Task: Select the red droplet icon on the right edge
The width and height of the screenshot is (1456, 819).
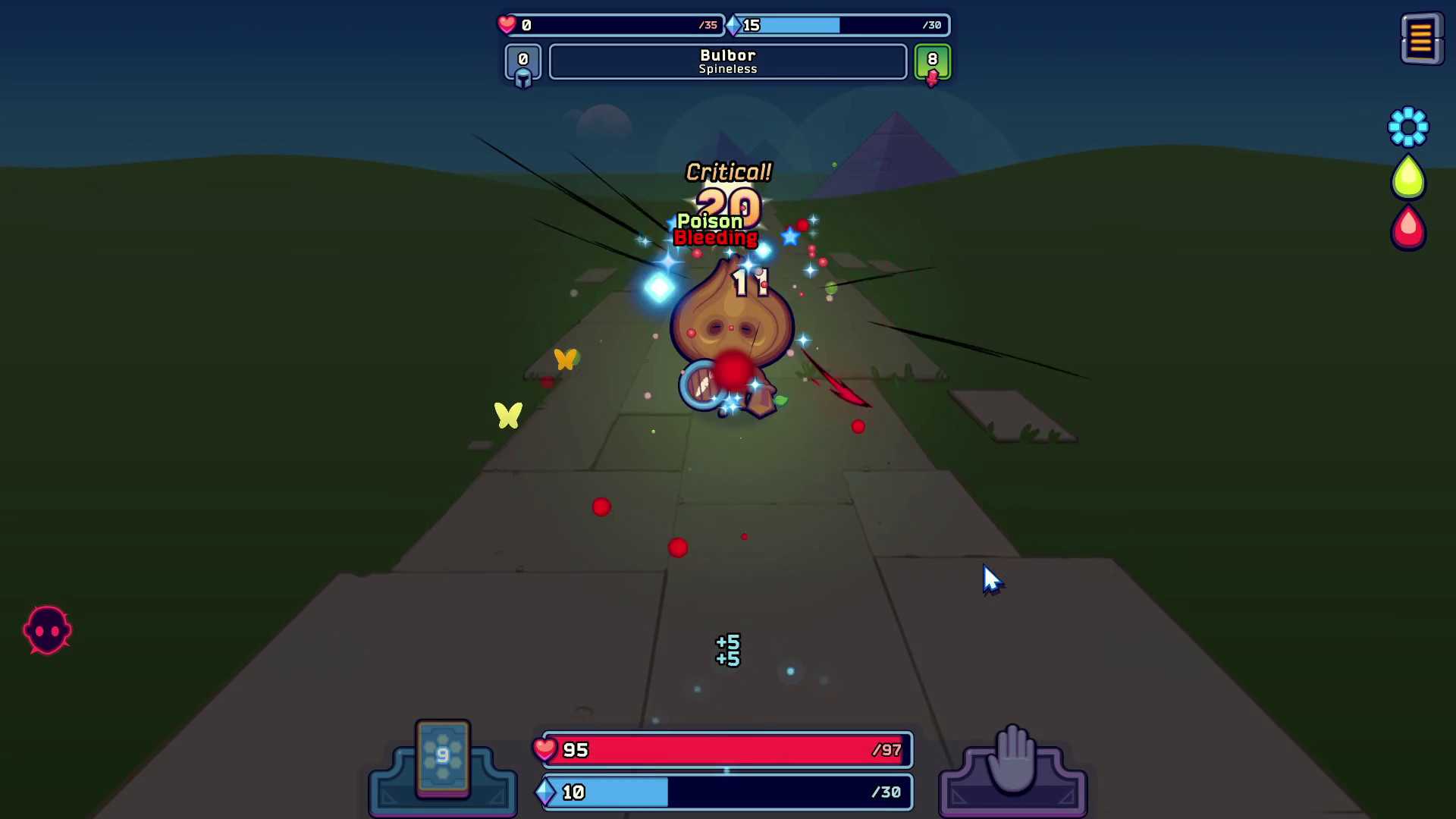Action: (x=1407, y=227)
